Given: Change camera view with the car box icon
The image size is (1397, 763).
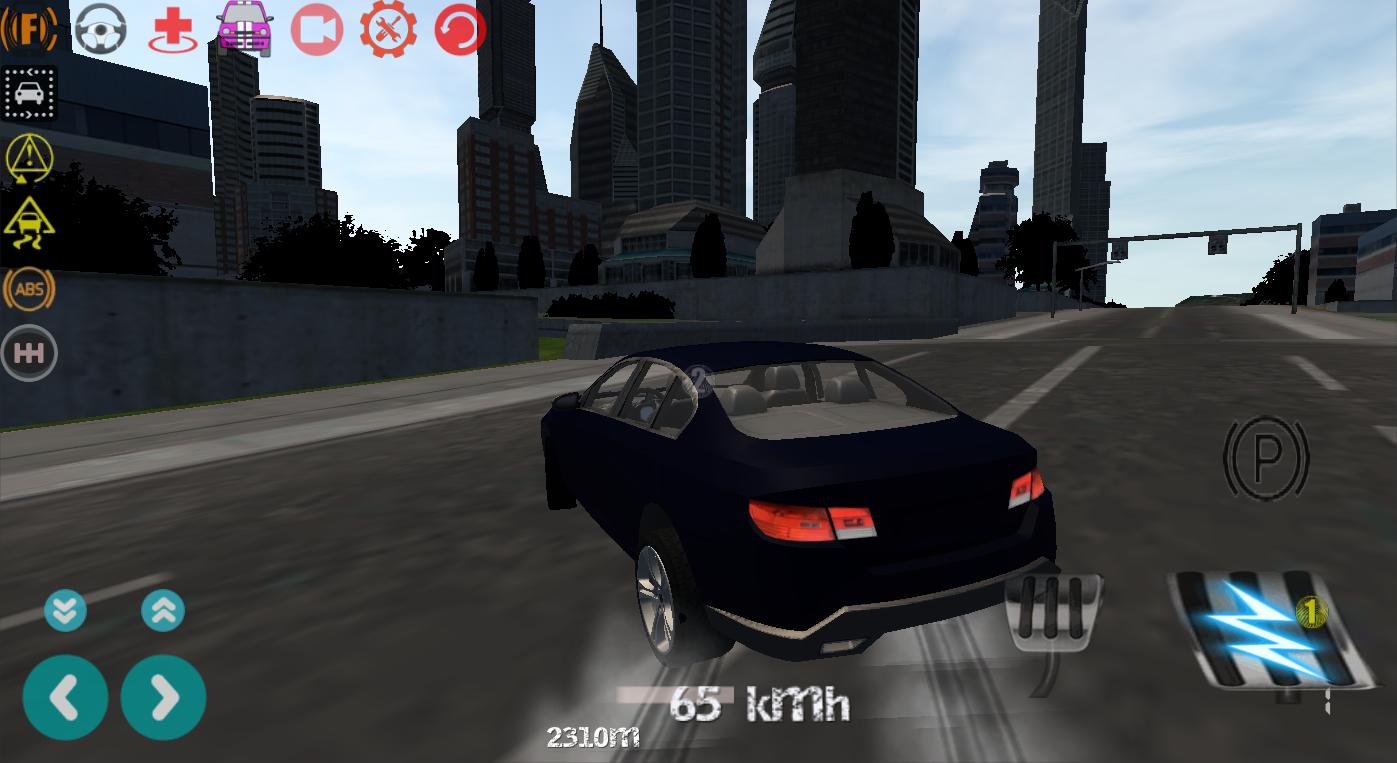Looking at the screenshot, I should pos(30,92).
